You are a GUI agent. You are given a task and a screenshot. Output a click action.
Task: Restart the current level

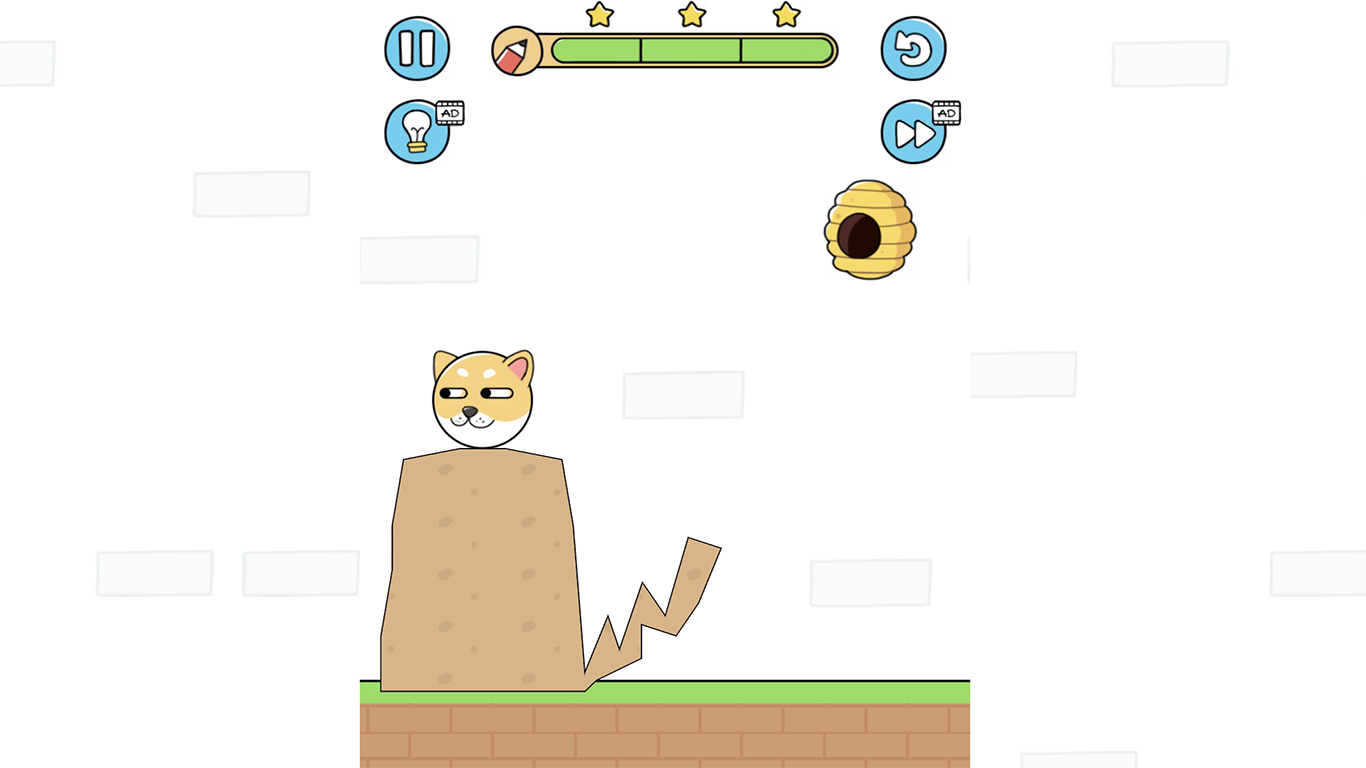pyautogui.click(x=913, y=48)
